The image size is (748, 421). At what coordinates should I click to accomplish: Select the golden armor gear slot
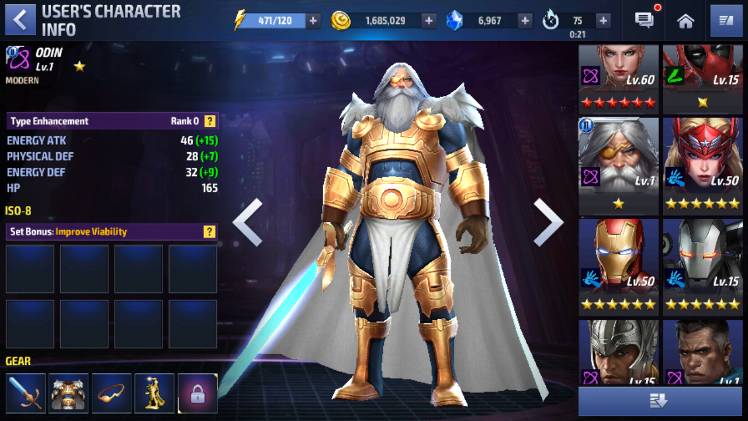(68, 393)
